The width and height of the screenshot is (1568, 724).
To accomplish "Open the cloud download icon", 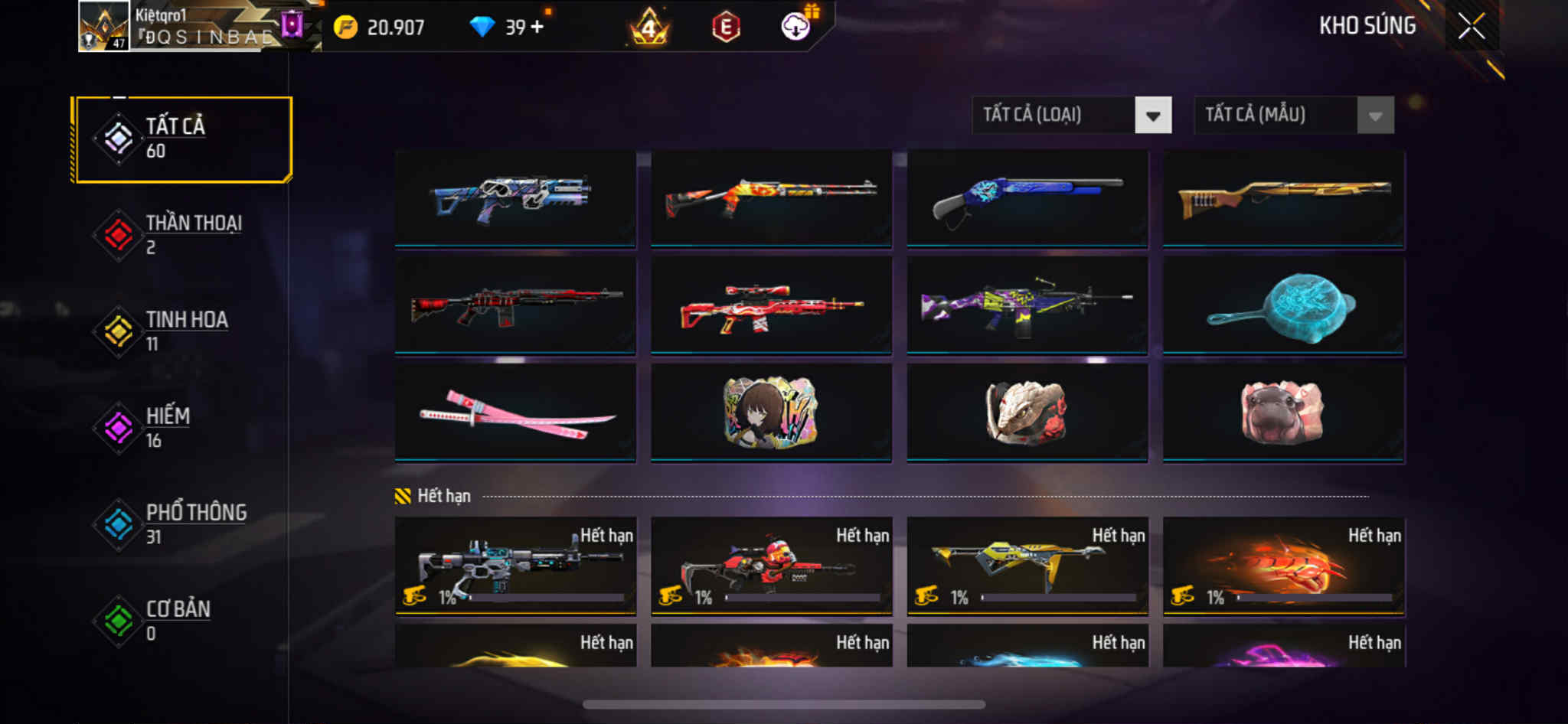I will click(795, 27).
